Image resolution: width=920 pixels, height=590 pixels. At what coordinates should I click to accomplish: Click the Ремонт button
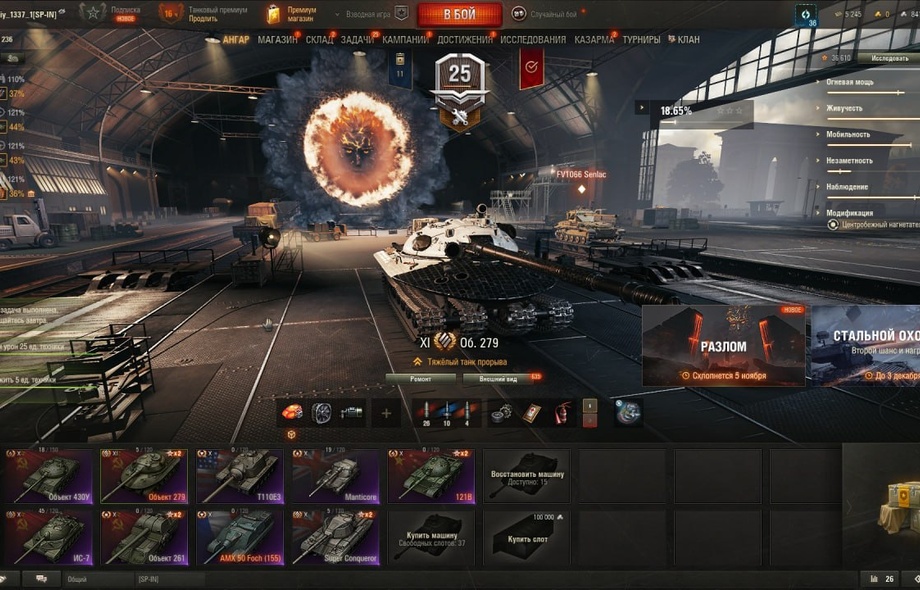point(420,378)
